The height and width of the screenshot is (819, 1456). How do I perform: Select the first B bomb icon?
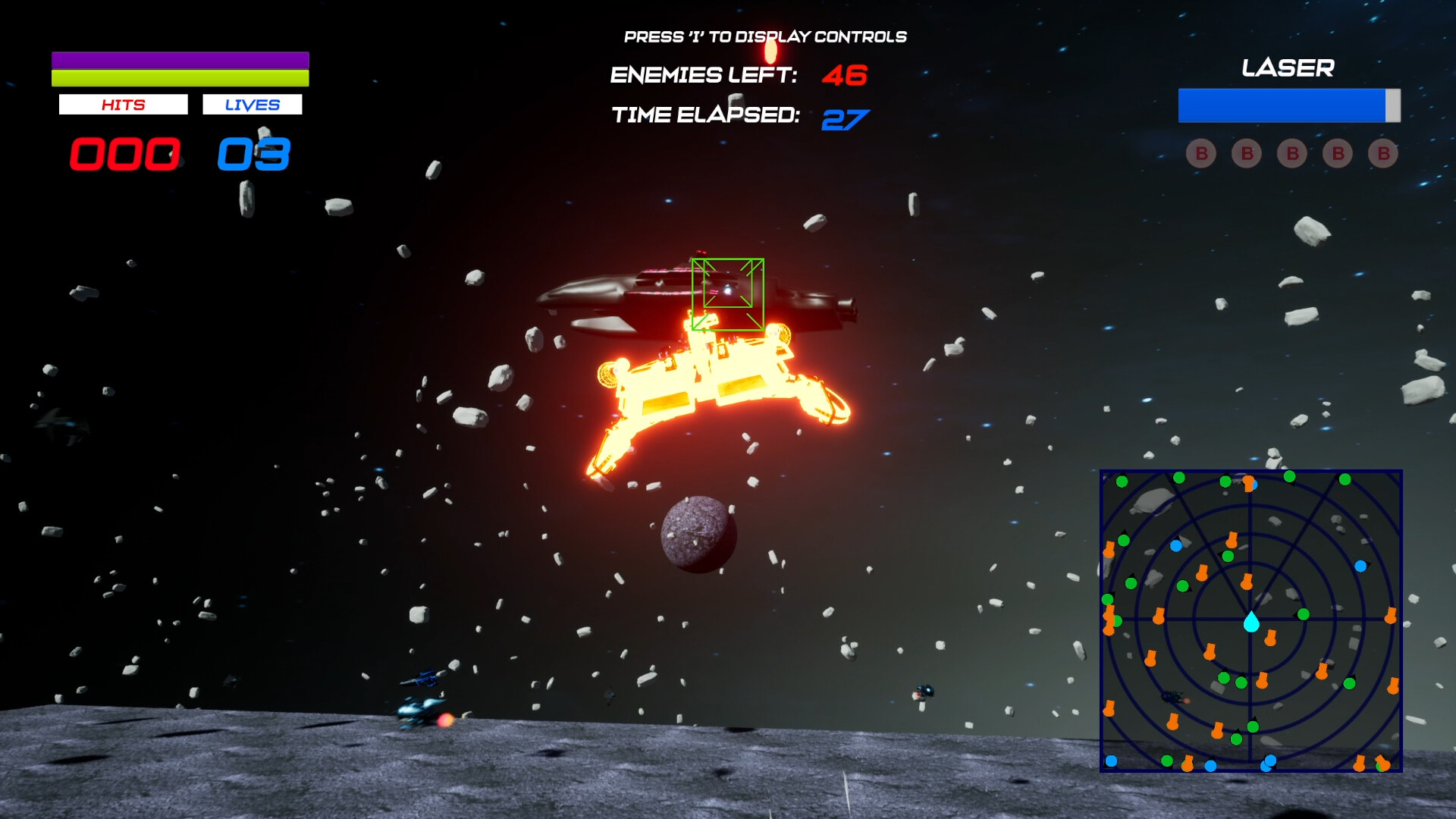pyautogui.click(x=1200, y=154)
